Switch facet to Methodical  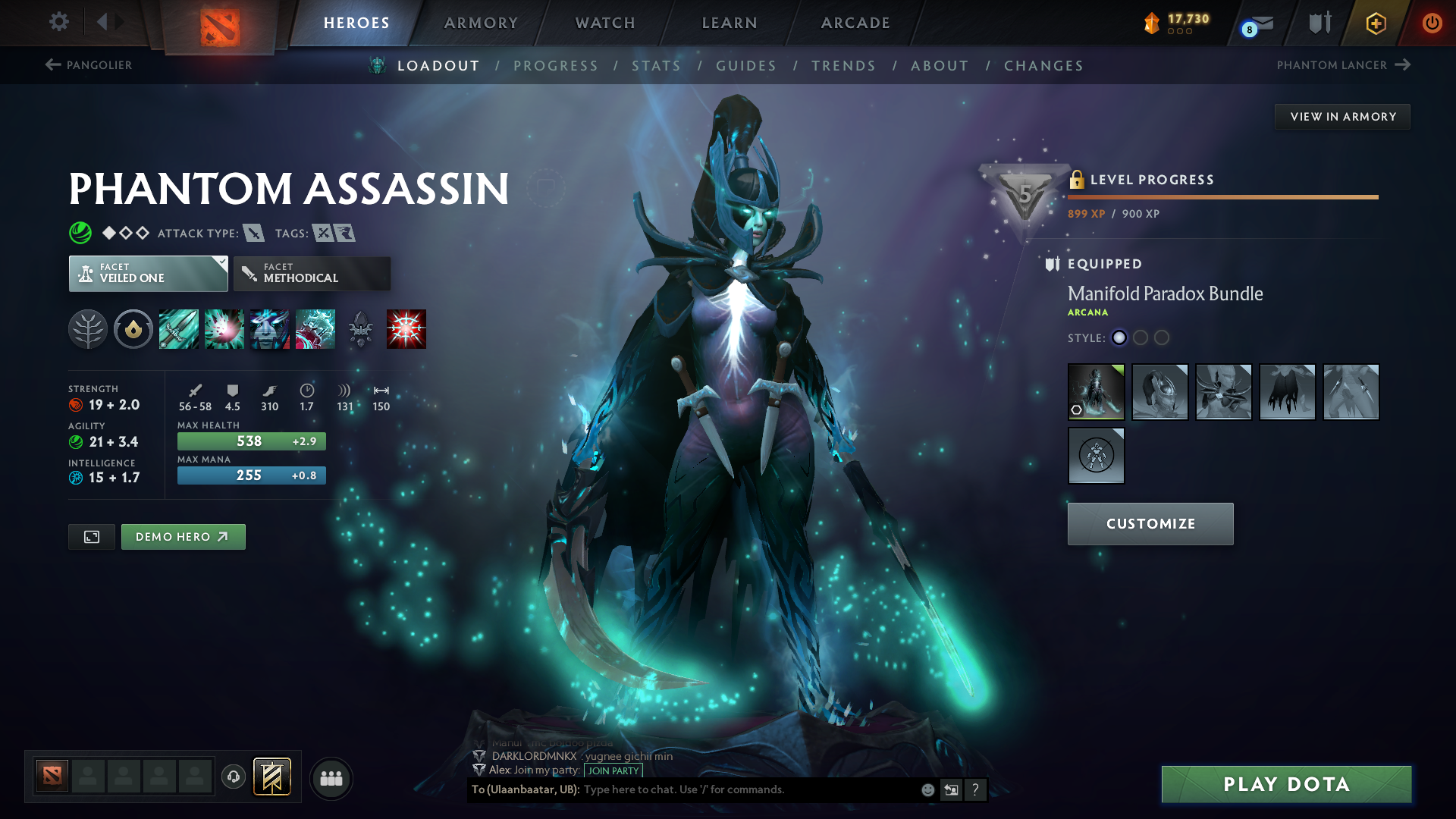point(312,273)
